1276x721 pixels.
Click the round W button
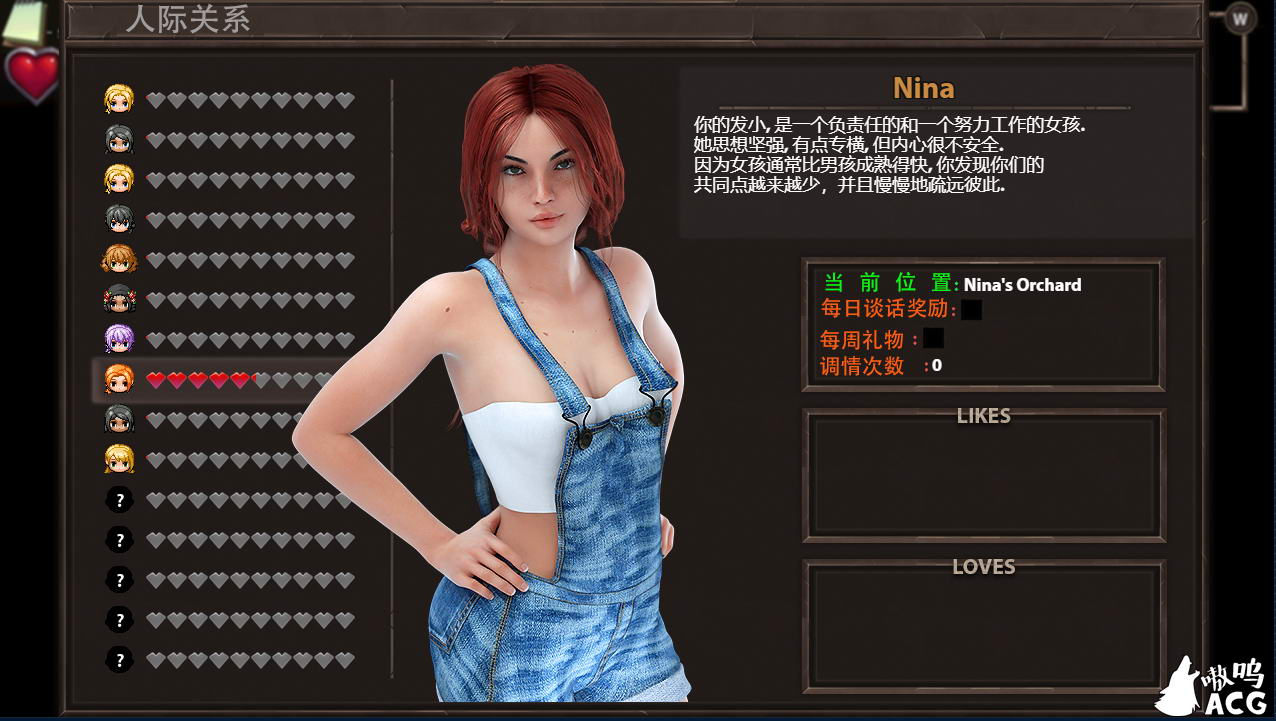[x=1241, y=18]
